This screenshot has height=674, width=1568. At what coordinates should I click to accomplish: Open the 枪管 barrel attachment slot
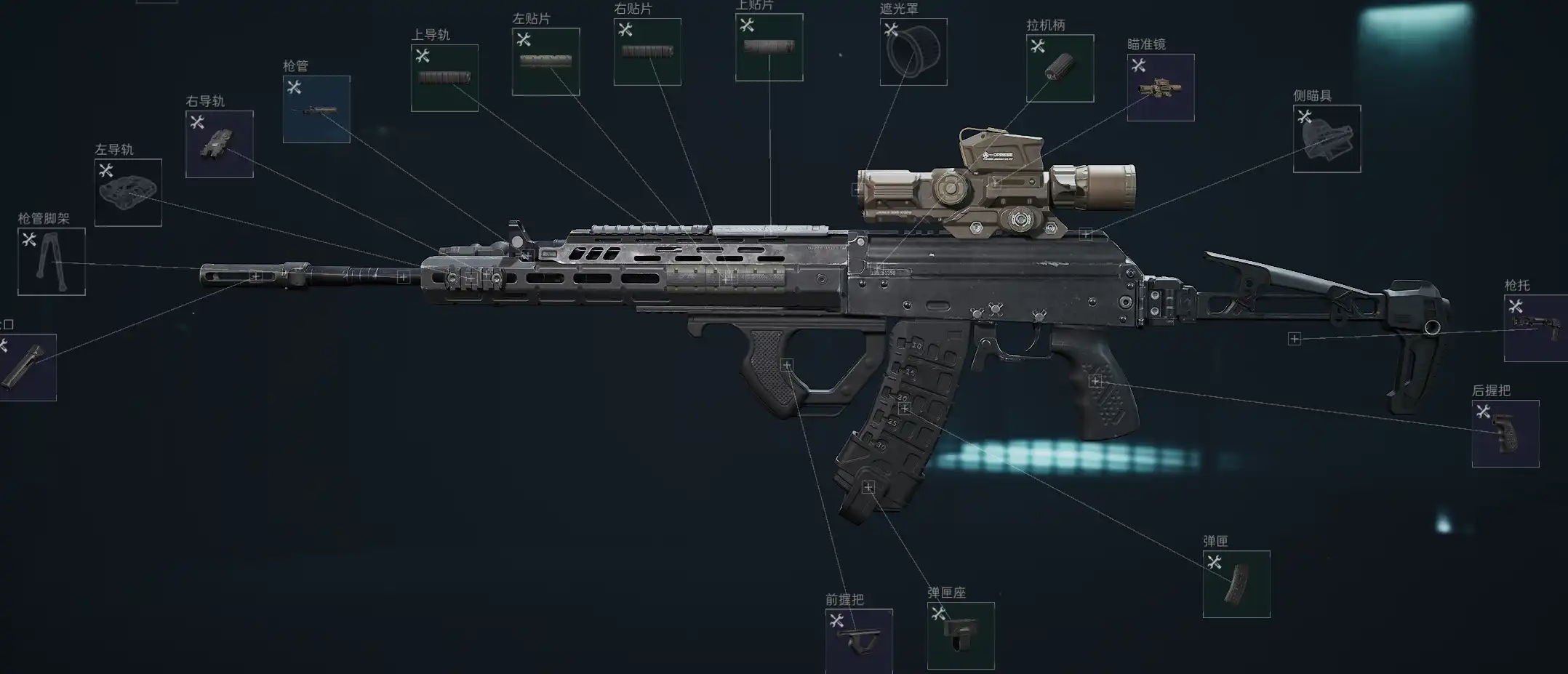[316, 109]
